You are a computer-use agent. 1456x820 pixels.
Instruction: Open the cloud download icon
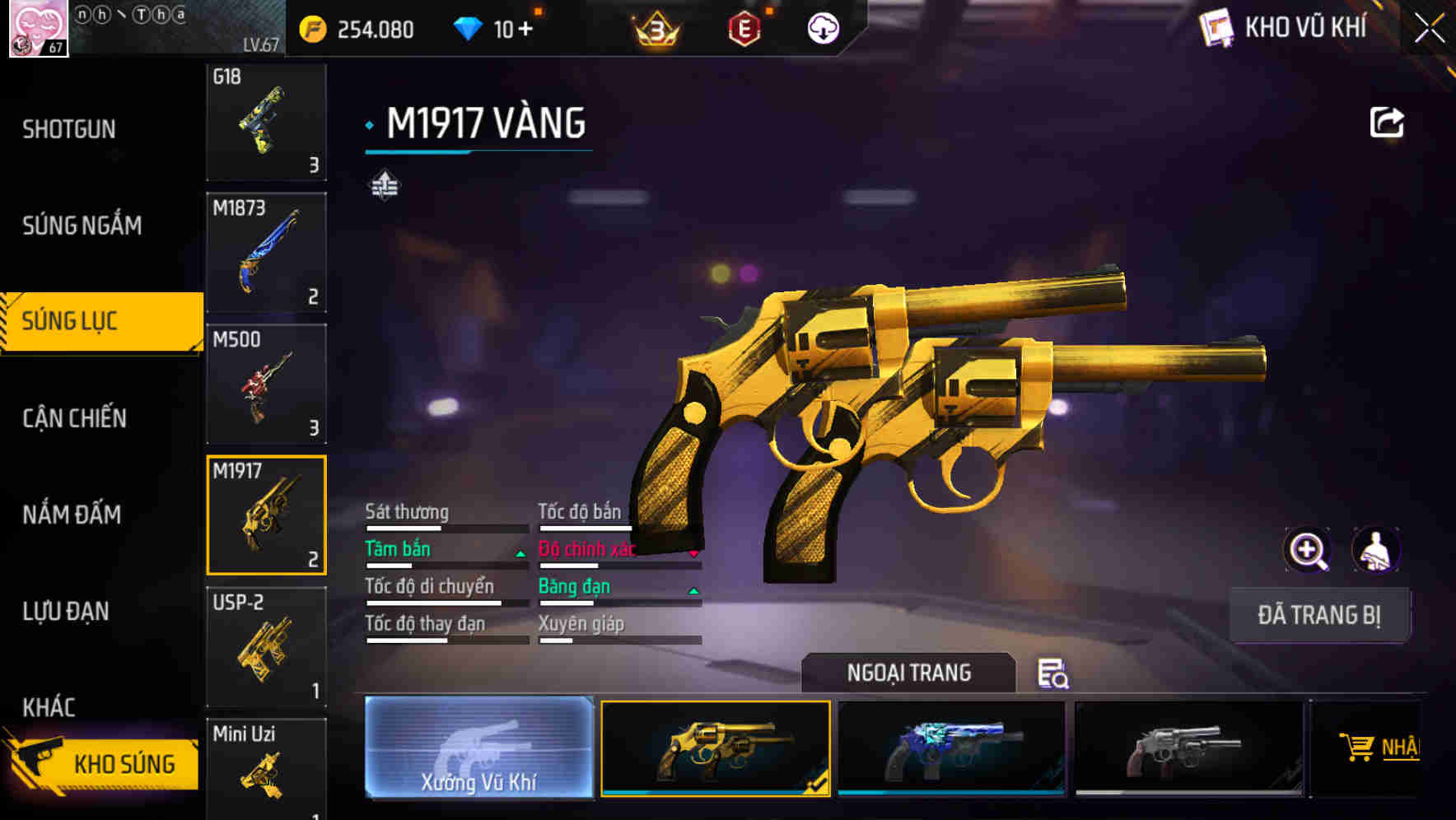click(x=823, y=27)
